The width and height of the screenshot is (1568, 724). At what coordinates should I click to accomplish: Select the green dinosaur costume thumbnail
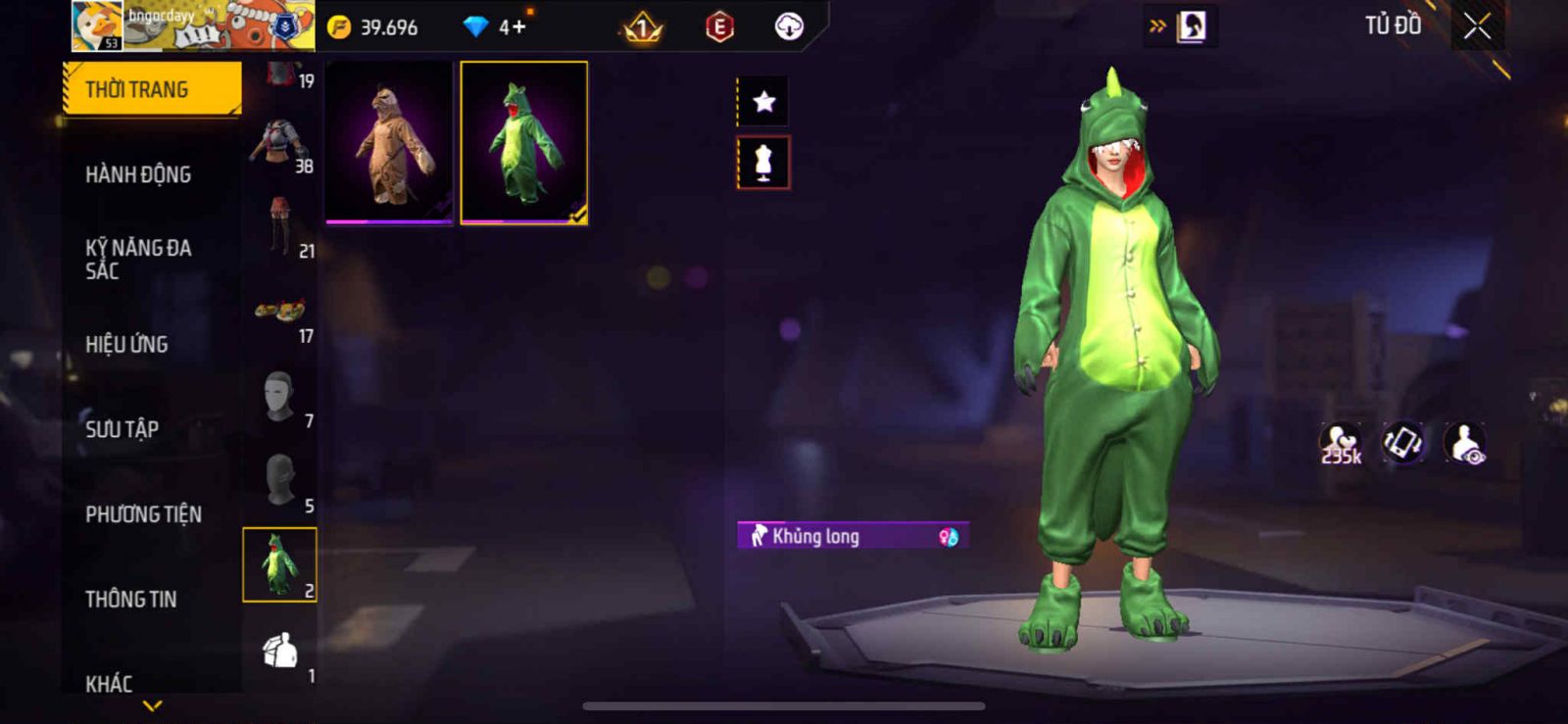click(x=524, y=143)
